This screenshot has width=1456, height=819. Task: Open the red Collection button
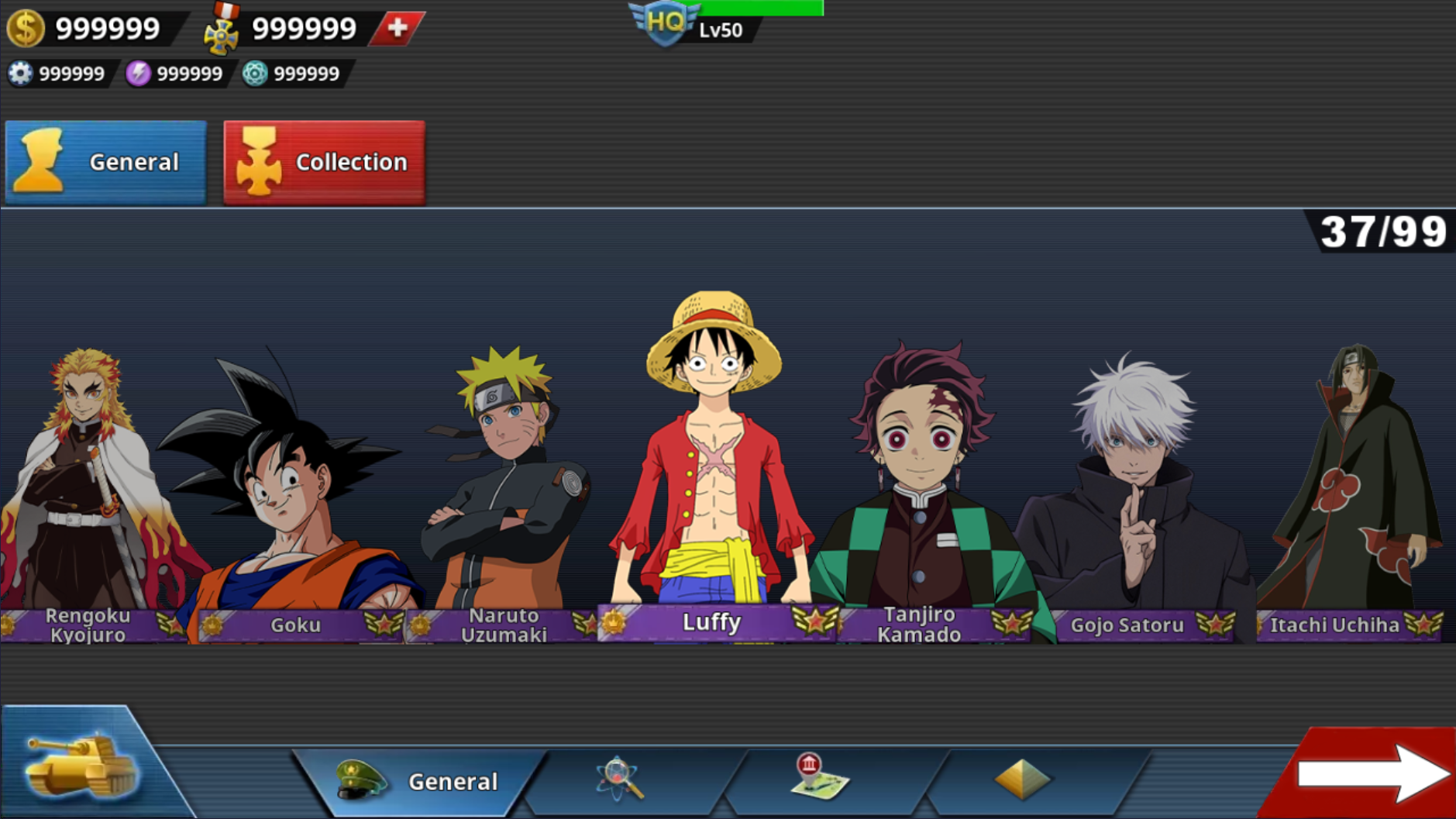pos(324,162)
